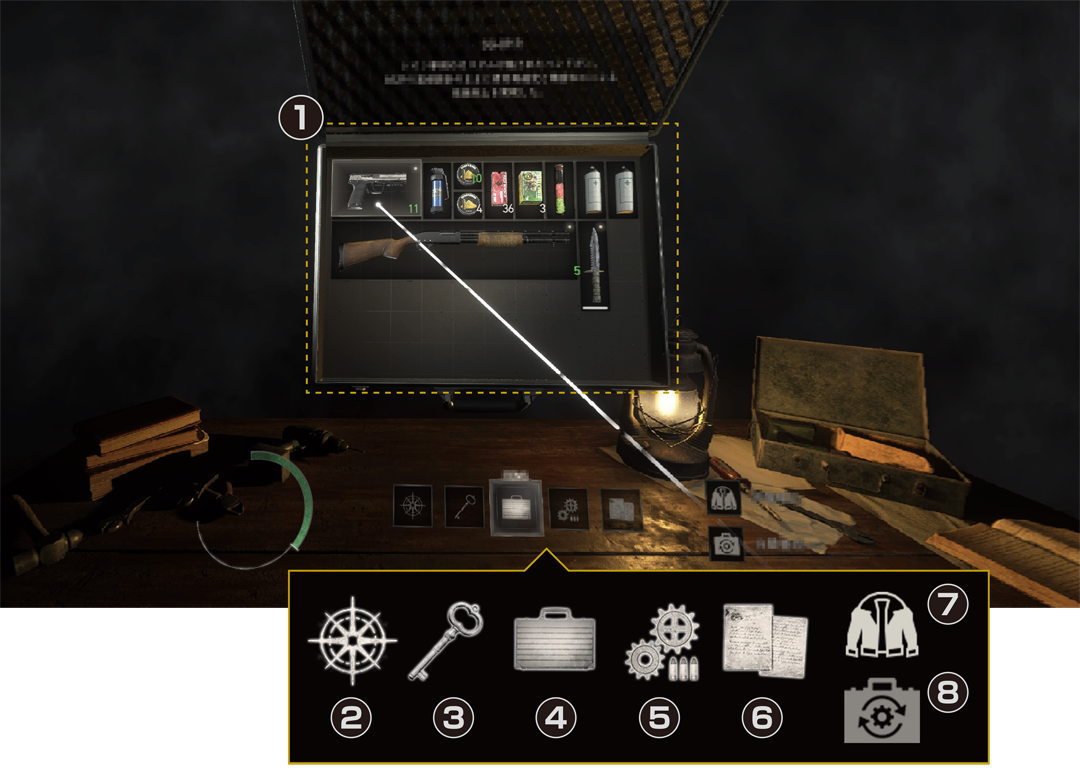Select the handgun in the attaché case

(x=376, y=188)
